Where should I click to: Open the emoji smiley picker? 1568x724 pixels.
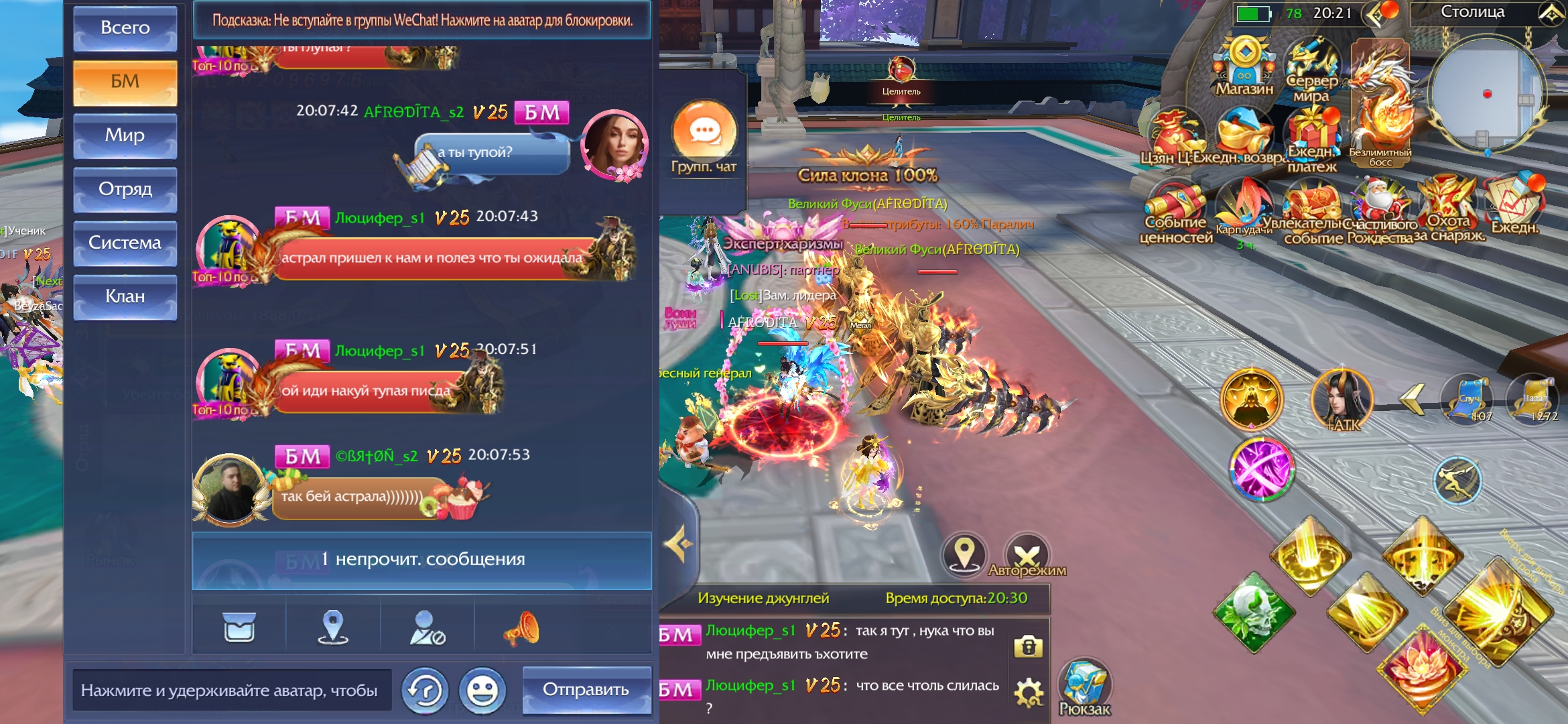(482, 690)
